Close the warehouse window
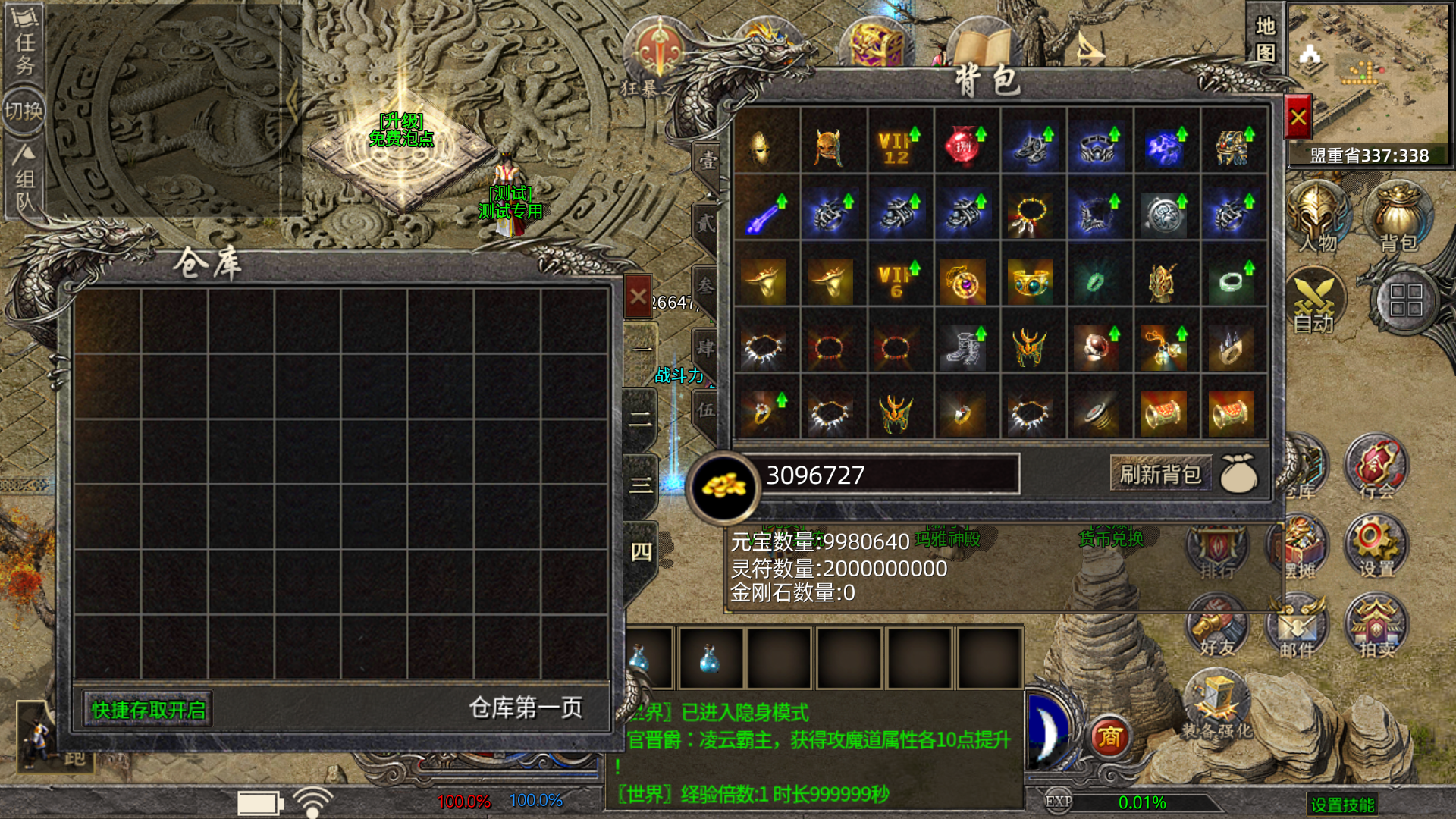The width and height of the screenshot is (1456, 819). 638,297
